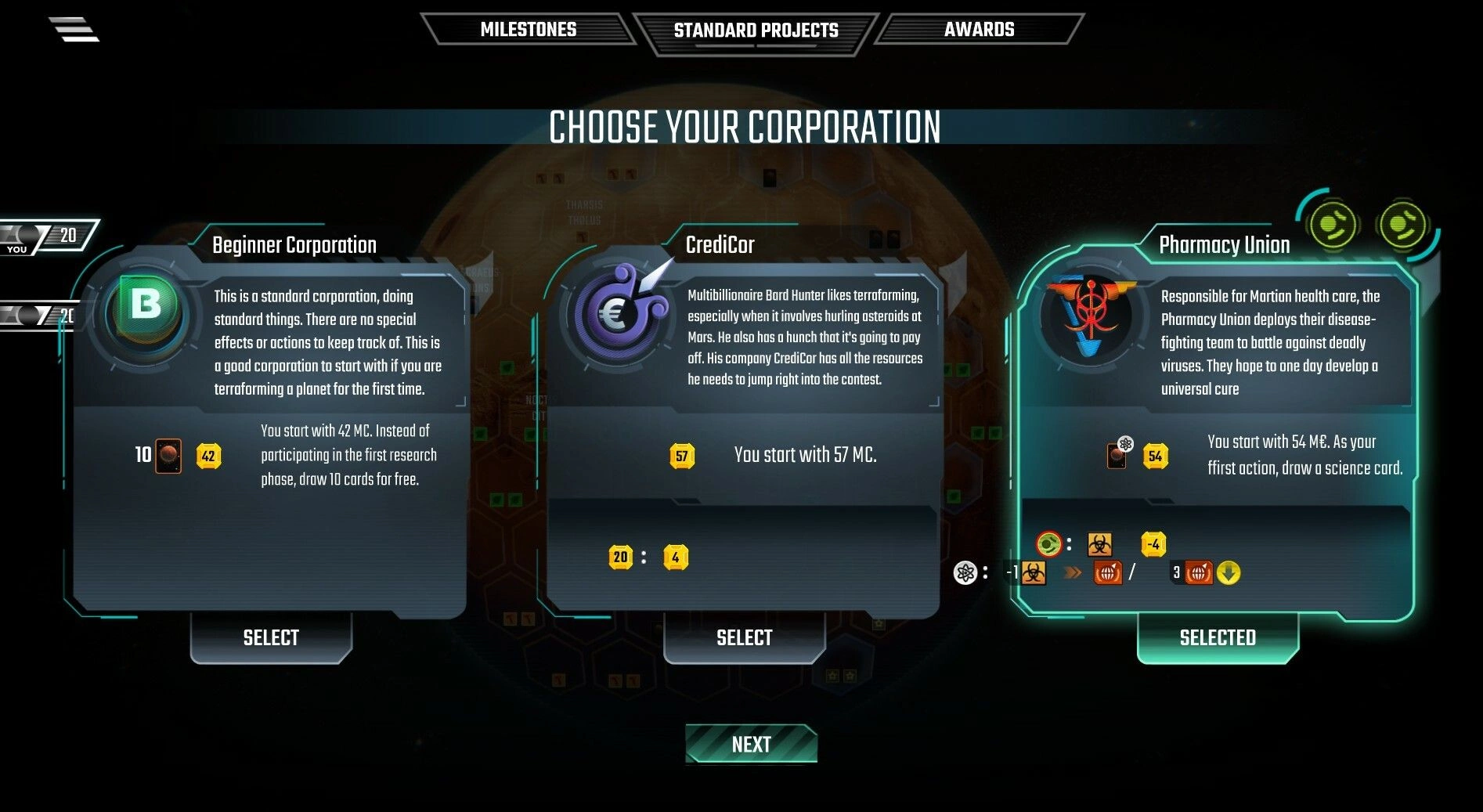Select the Beginner Corporation
Screen dimensions: 1483x812
pos(271,637)
